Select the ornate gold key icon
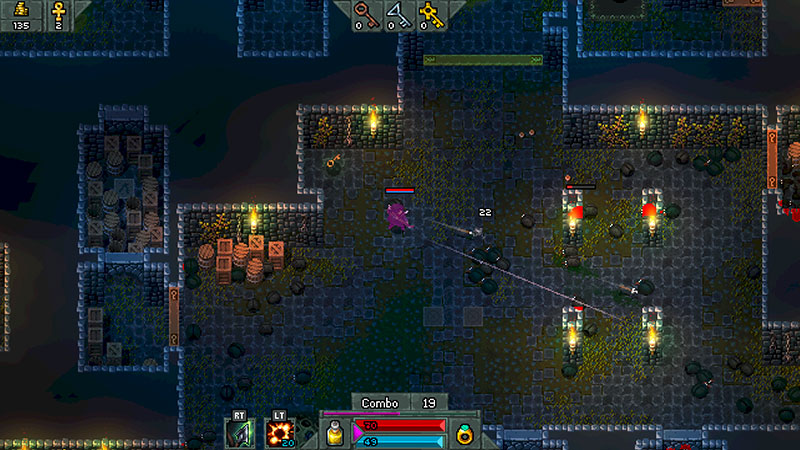The height and width of the screenshot is (450, 800). coord(431,12)
